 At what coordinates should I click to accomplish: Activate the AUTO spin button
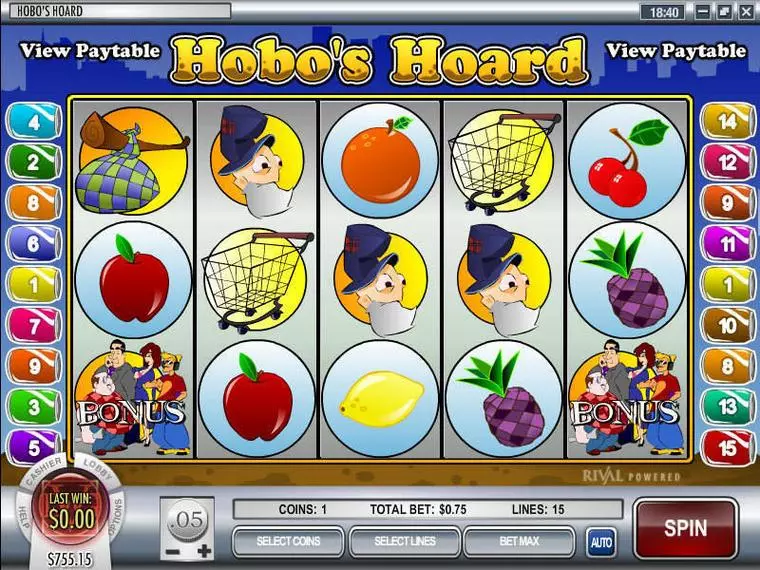pyautogui.click(x=600, y=542)
